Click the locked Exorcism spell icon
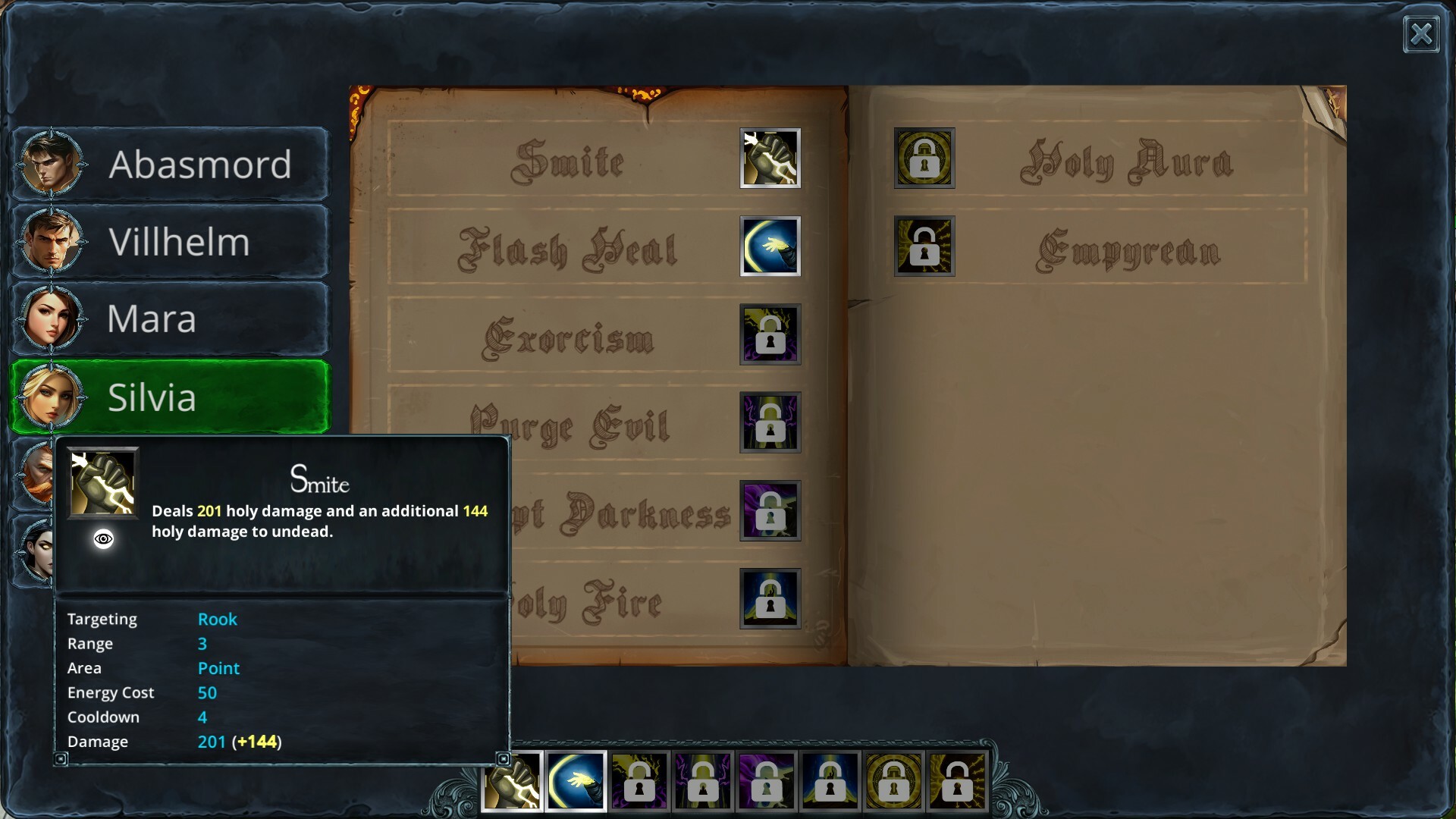Screen dimensions: 1456x819 770,335
